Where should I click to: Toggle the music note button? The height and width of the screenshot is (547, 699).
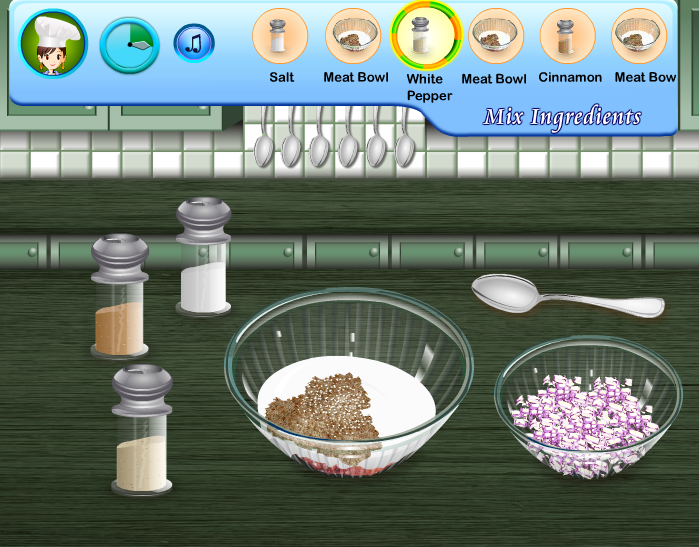(194, 43)
